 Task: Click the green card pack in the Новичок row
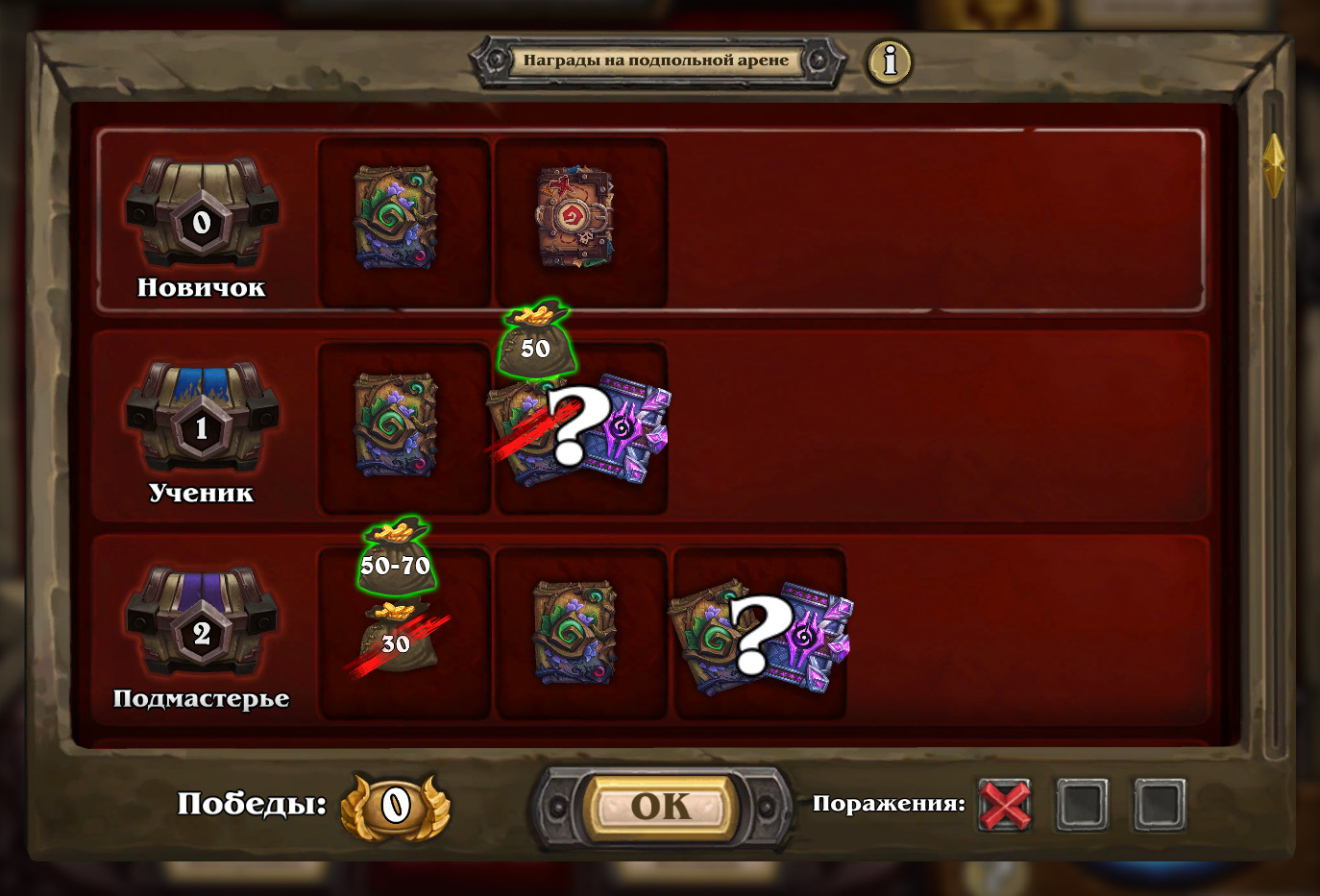coord(396,218)
